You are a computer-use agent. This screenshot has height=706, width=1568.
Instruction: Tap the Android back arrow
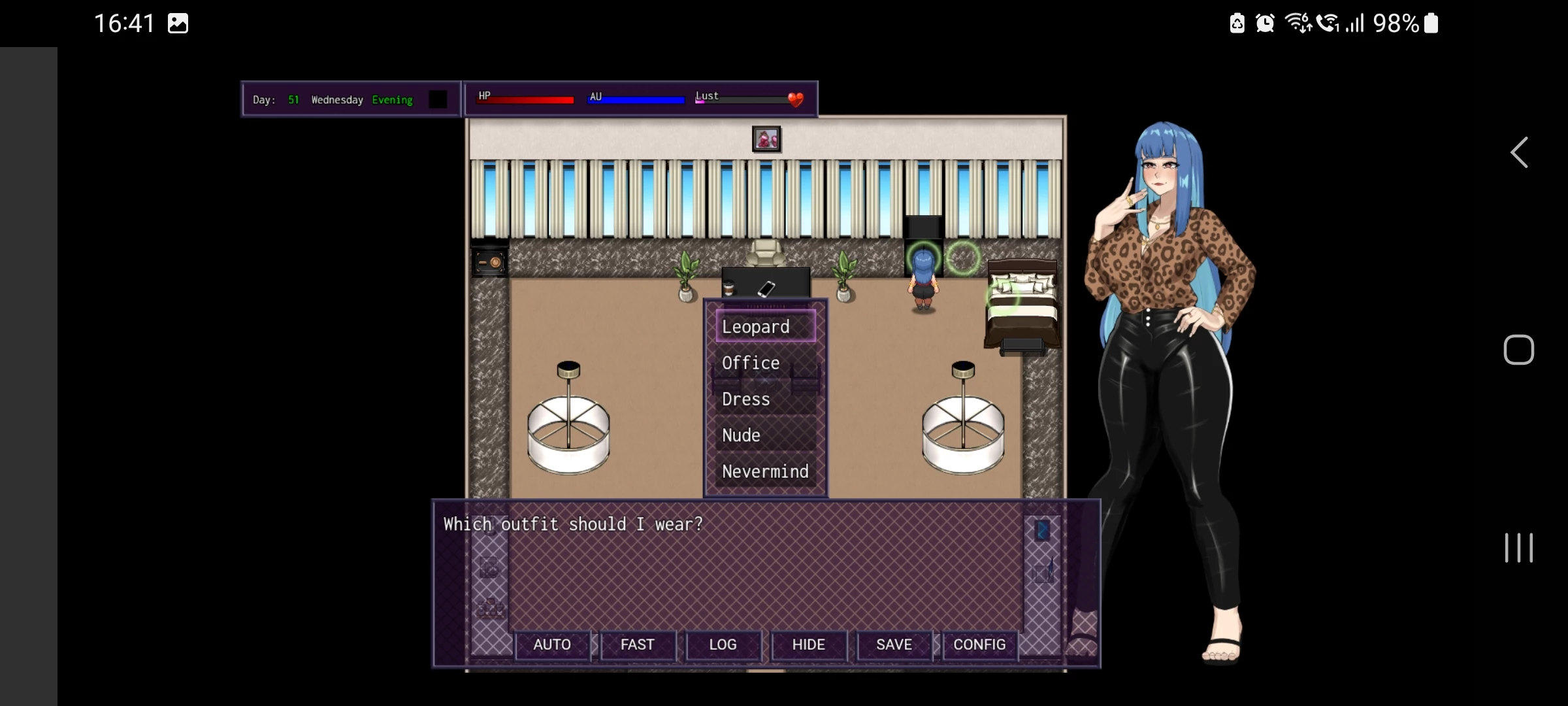[x=1519, y=153]
